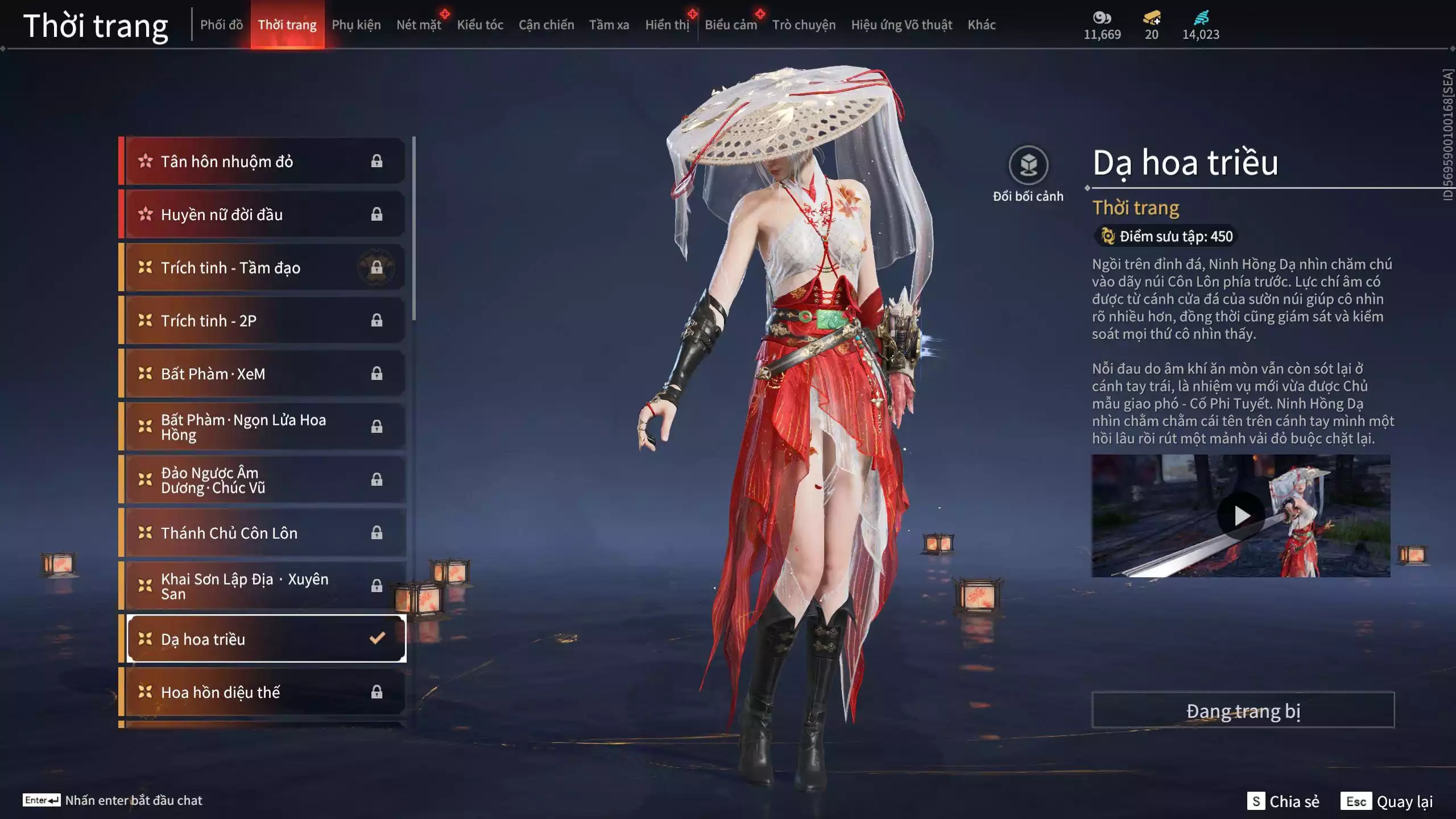Select the Khác tab
This screenshot has height=819, width=1456.
[981, 25]
